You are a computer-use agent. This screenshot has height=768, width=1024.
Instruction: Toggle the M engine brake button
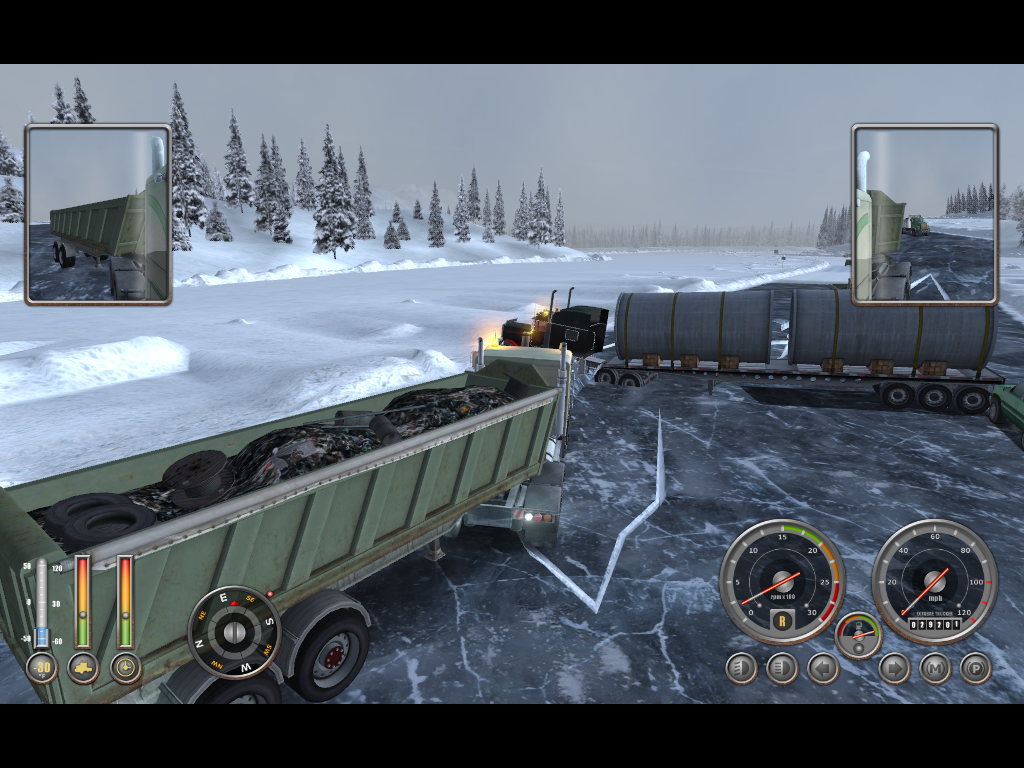click(935, 668)
